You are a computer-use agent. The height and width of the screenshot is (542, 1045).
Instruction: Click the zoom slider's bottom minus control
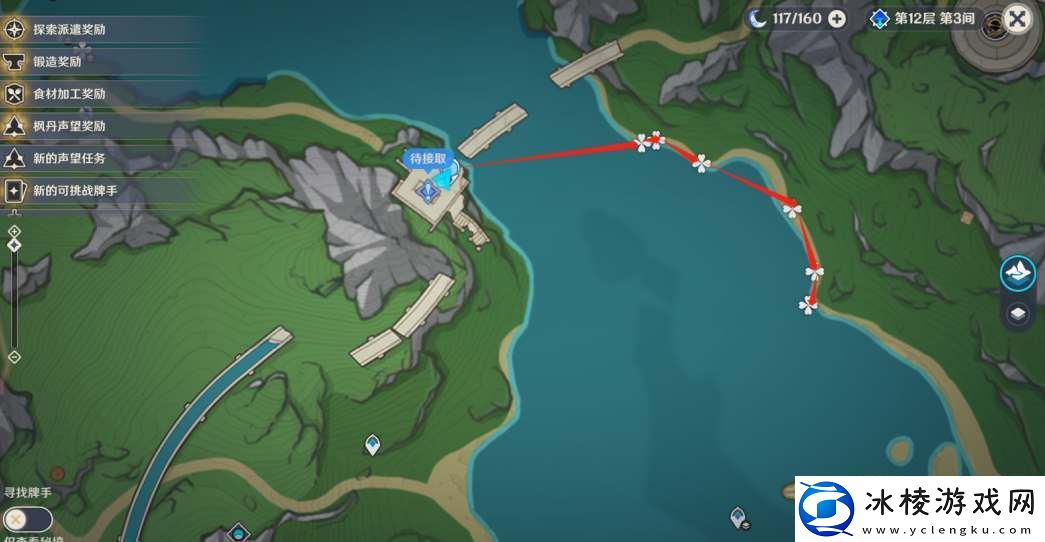click(x=14, y=356)
